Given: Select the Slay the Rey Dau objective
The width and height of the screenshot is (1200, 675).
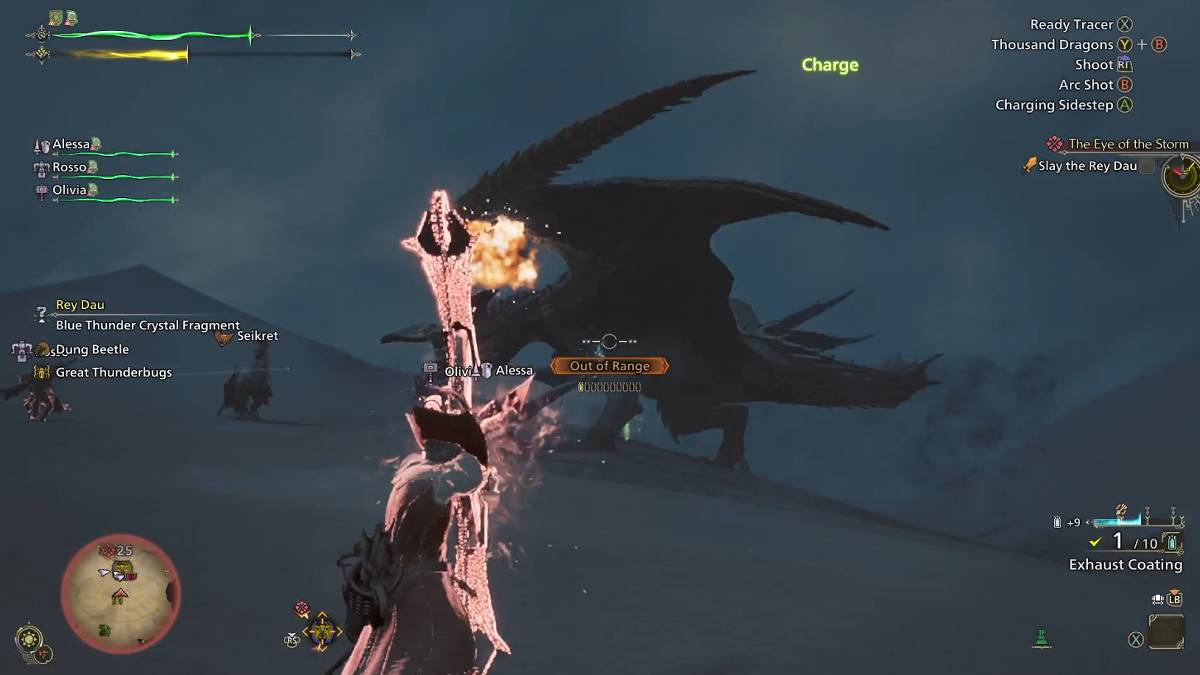Looking at the screenshot, I should 1086,166.
